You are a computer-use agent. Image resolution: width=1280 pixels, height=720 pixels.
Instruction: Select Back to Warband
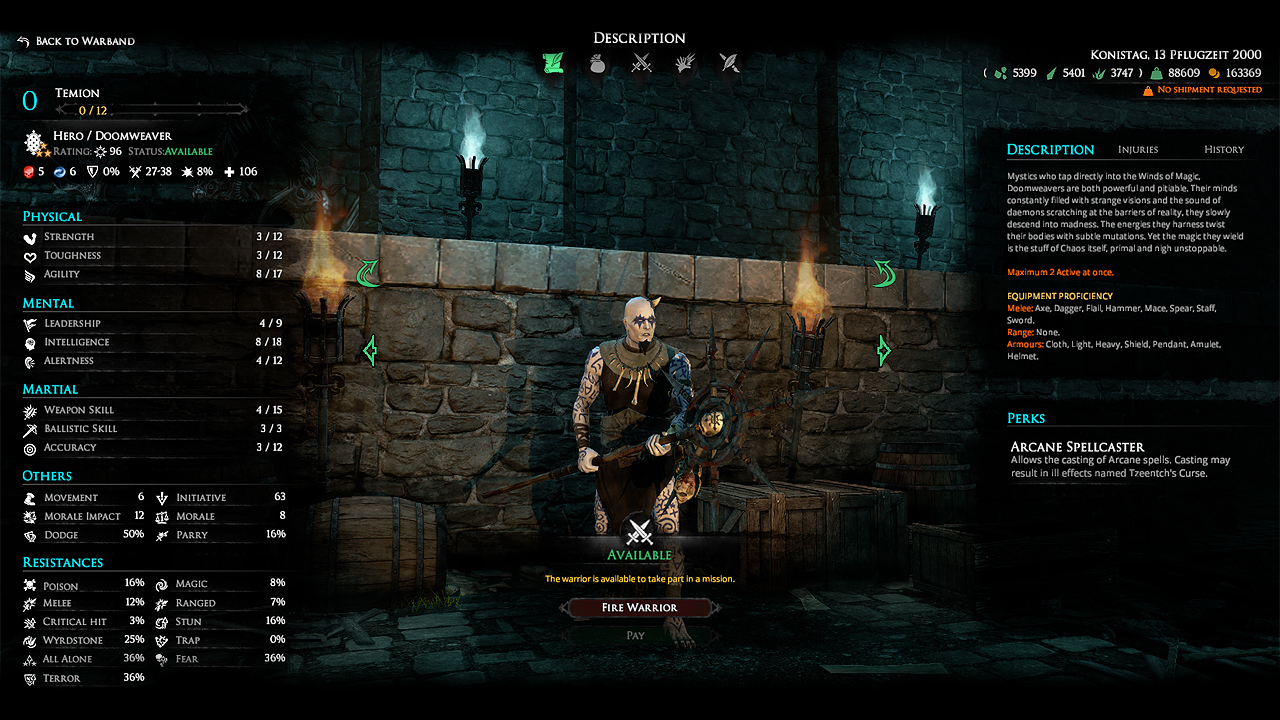point(75,41)
